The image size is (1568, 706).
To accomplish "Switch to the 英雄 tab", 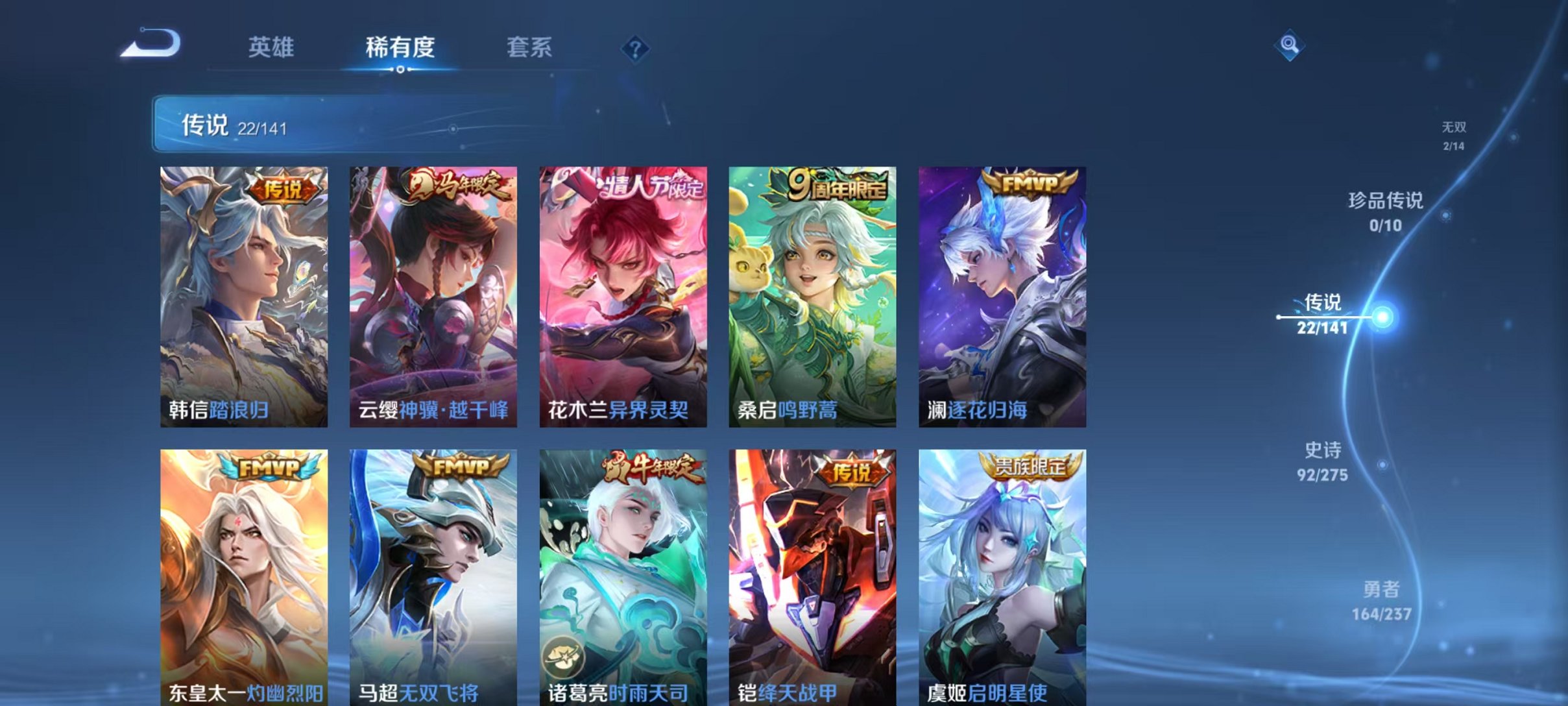I will [x=272, y=47].
